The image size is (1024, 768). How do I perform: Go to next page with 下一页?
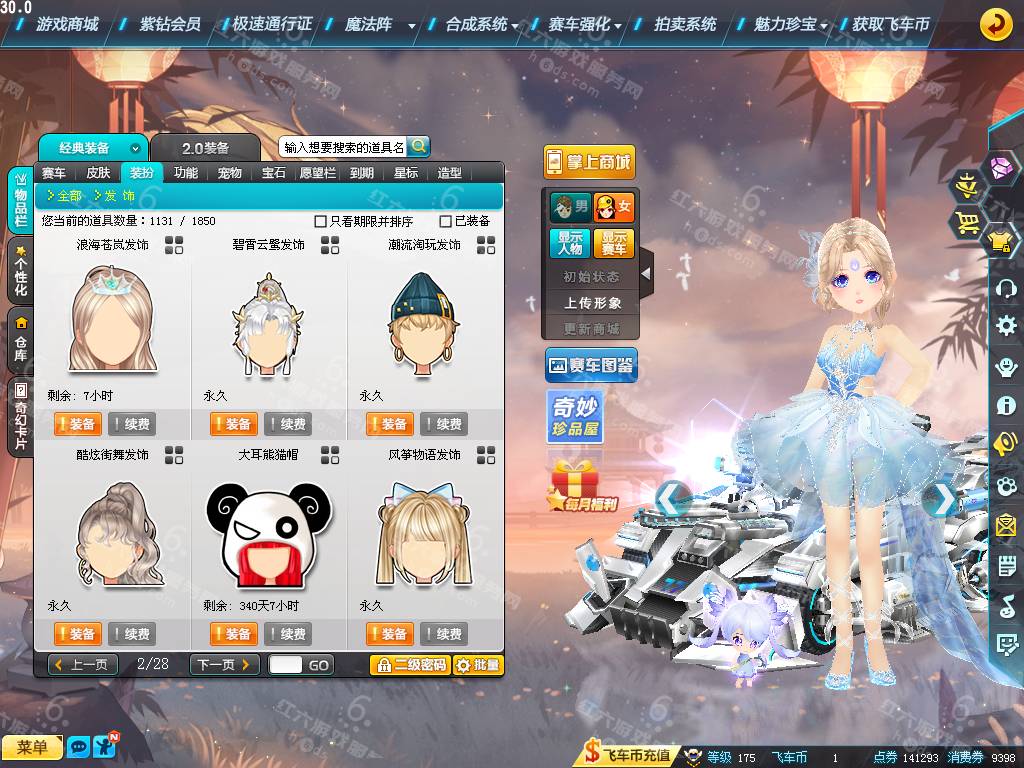coord(224,665)
